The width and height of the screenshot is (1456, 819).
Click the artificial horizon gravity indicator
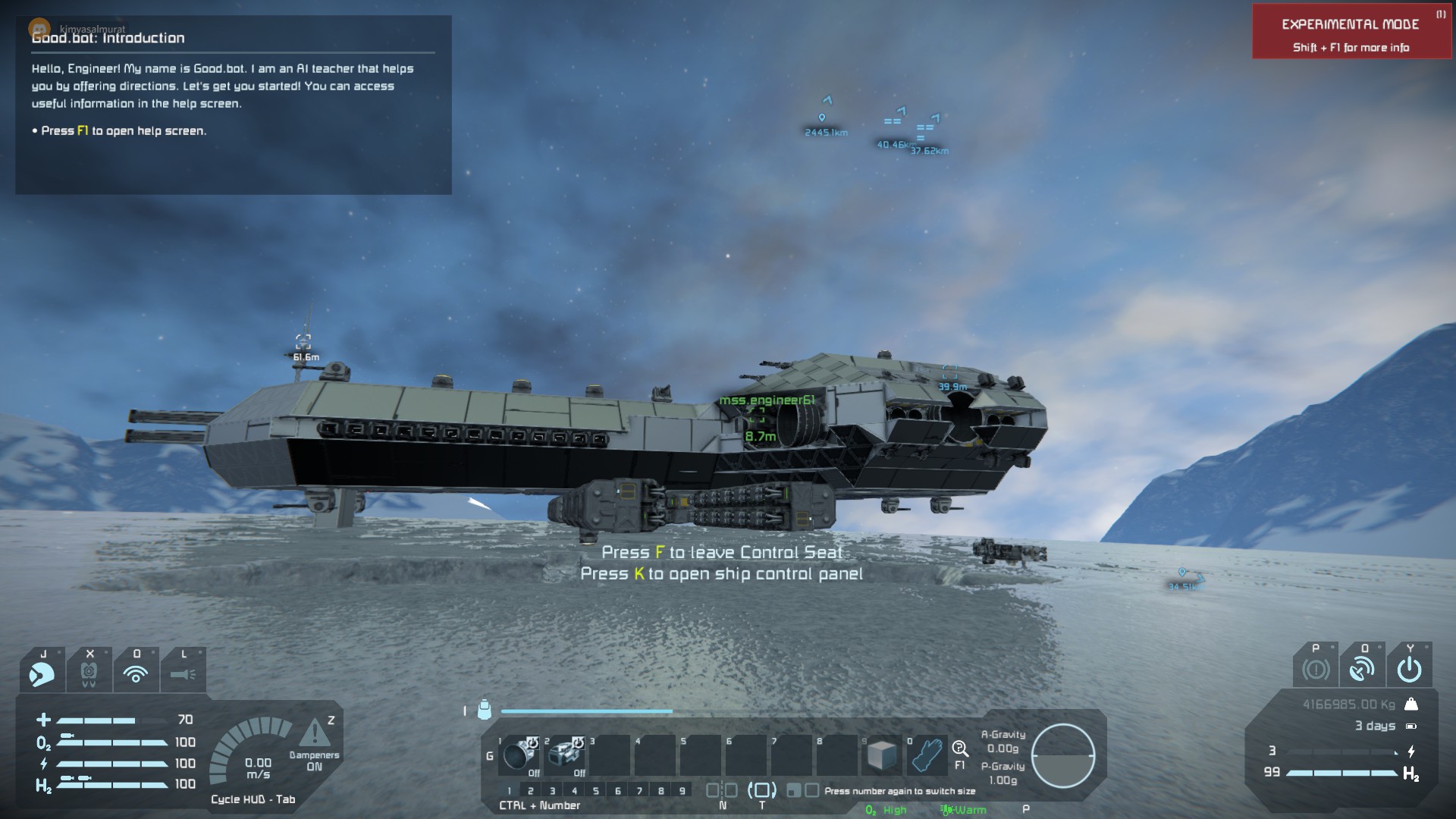(x=1063, y=755)
